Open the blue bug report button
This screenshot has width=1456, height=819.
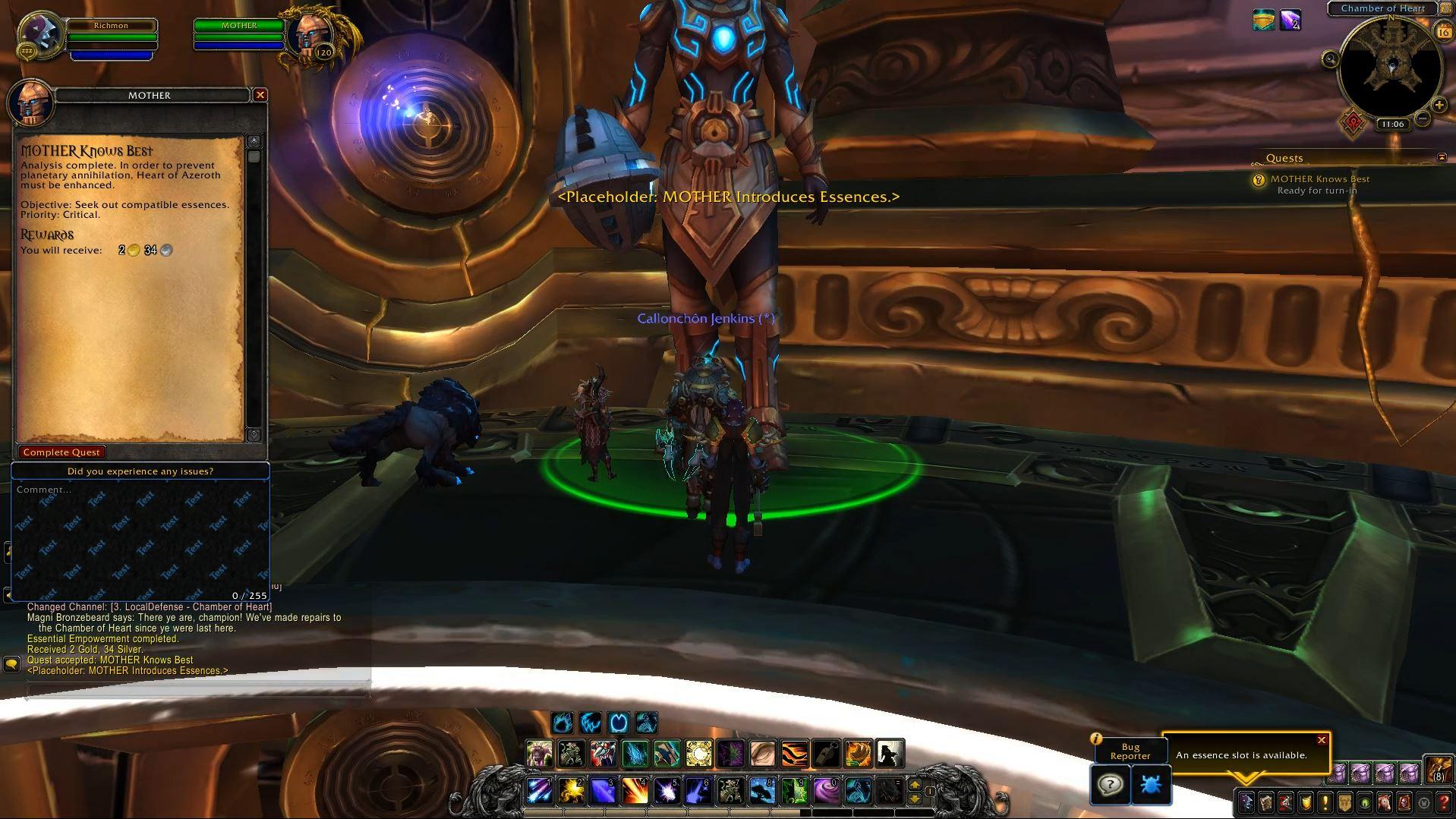(1151, 785)
